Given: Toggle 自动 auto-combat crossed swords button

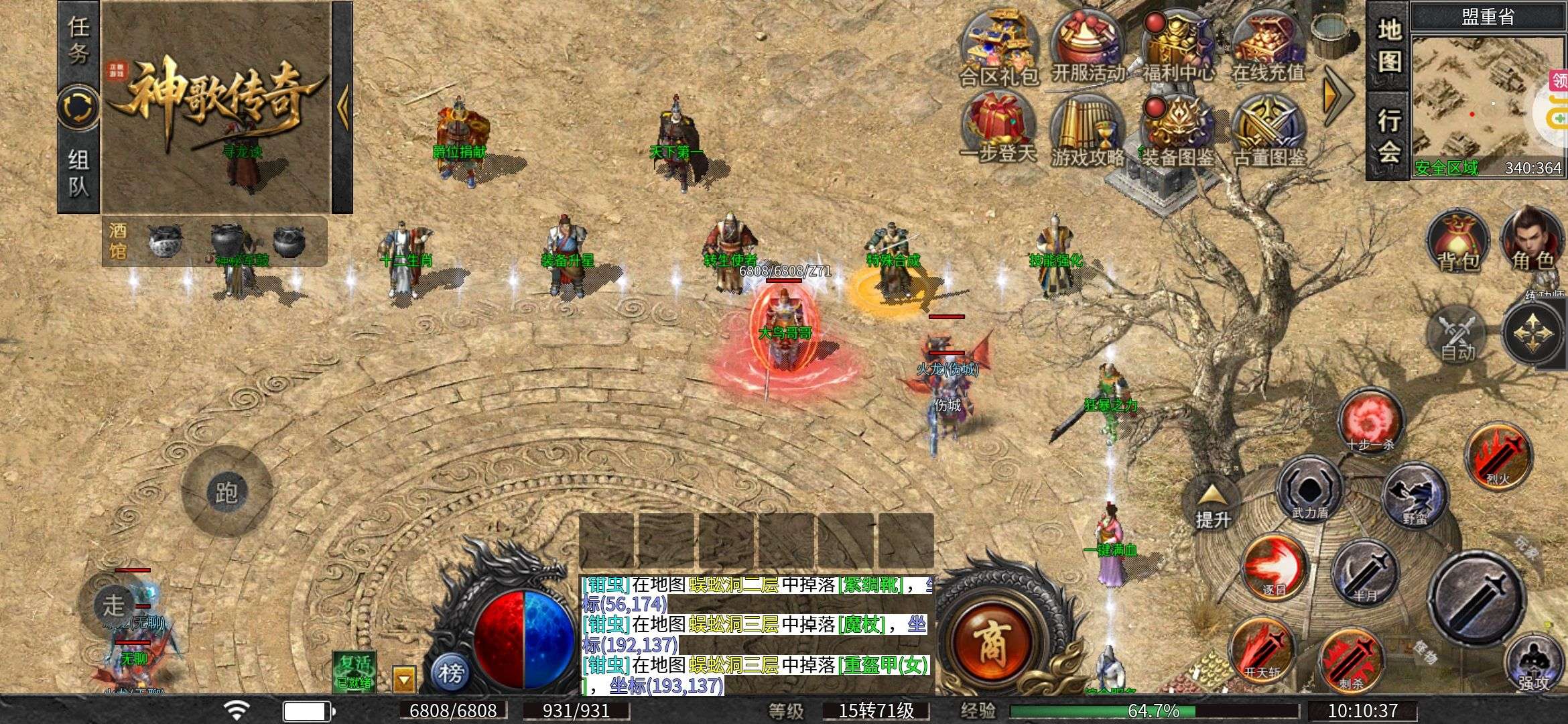Looking at the screenshot, I should coord(1458,335).
